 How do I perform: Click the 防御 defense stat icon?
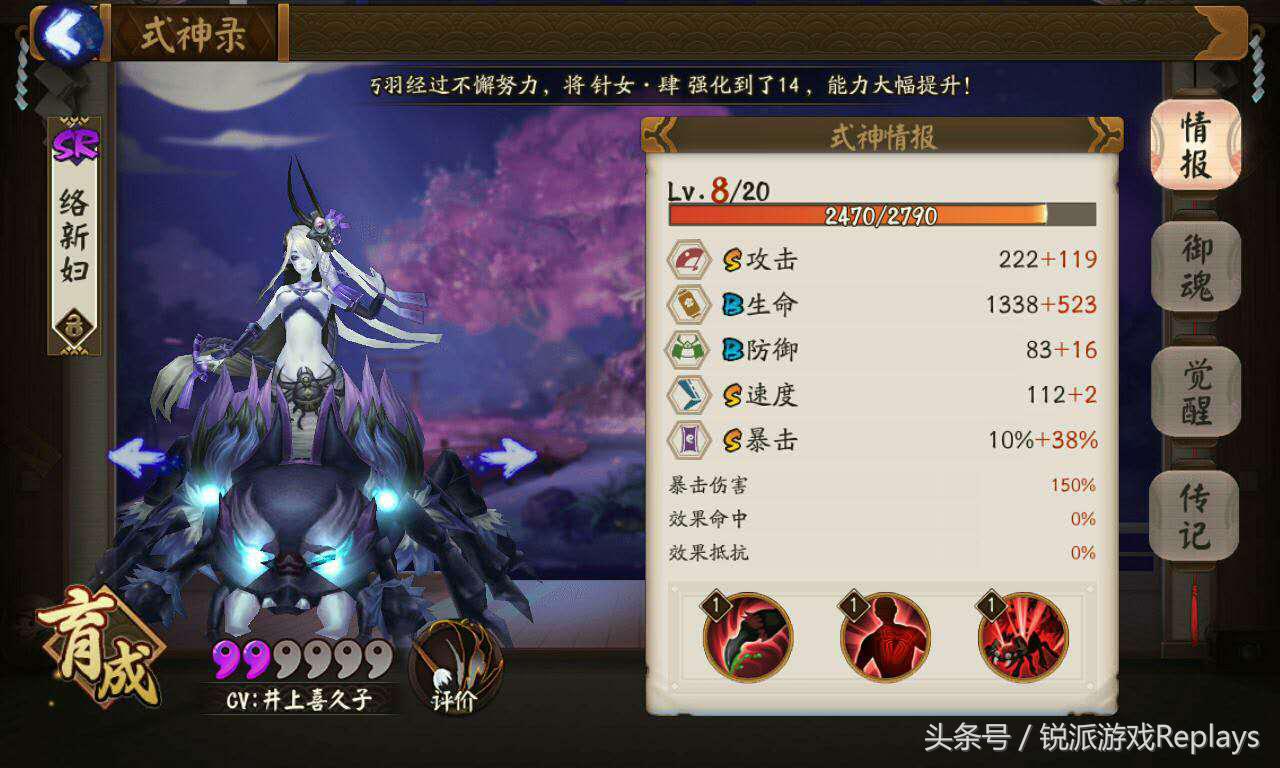(690, 349)
